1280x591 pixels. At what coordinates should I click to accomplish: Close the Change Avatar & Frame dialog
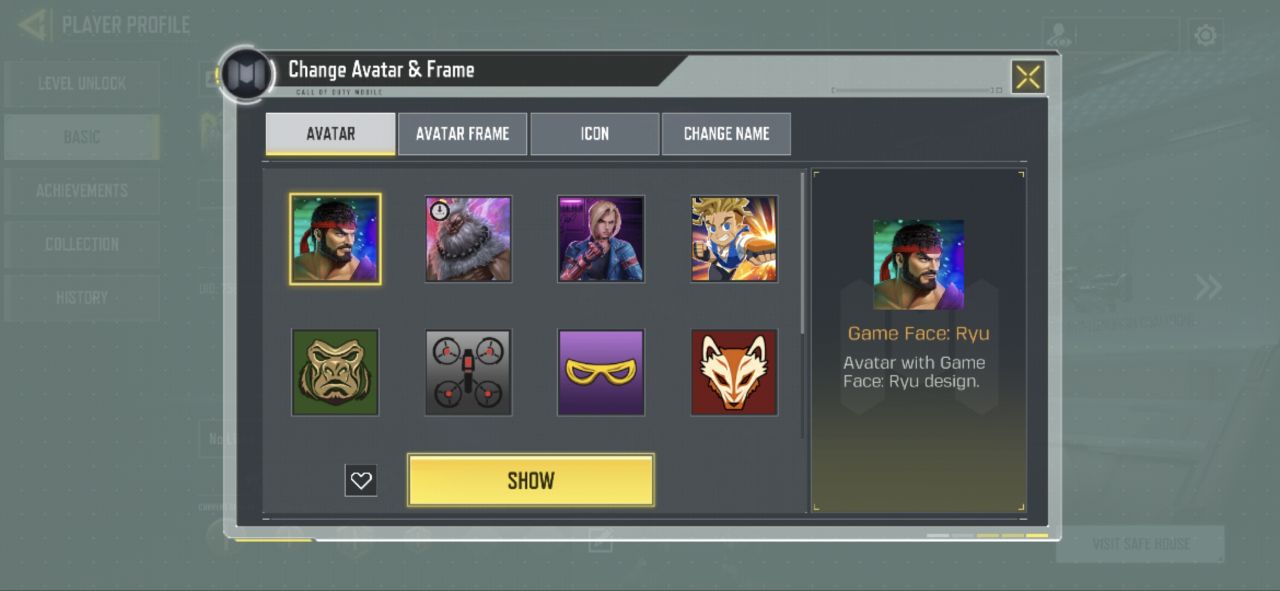pyautogui.click(x=1028, y=77)
